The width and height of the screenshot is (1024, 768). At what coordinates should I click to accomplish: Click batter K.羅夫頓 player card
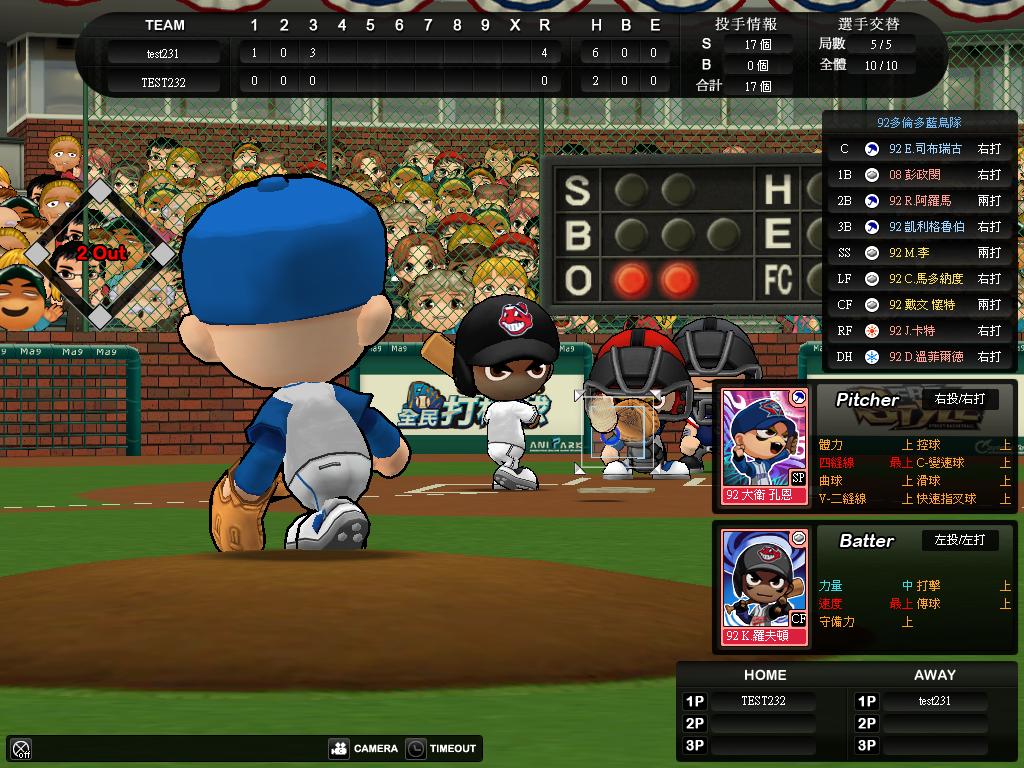click(x=765, y=587)
